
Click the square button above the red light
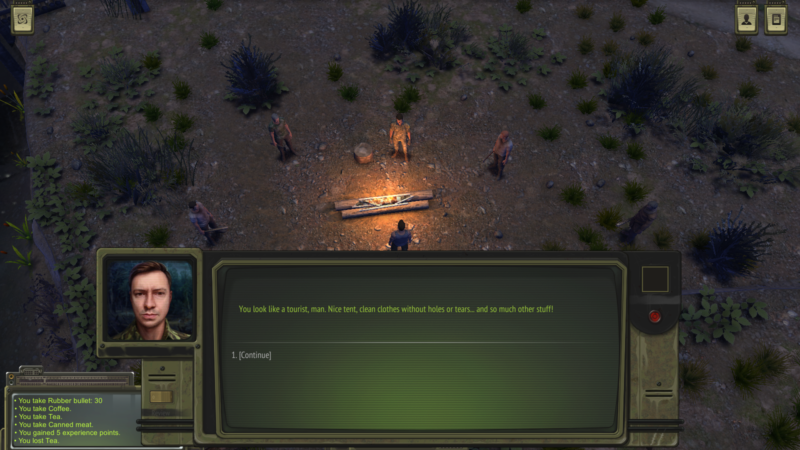coord(655,279)
